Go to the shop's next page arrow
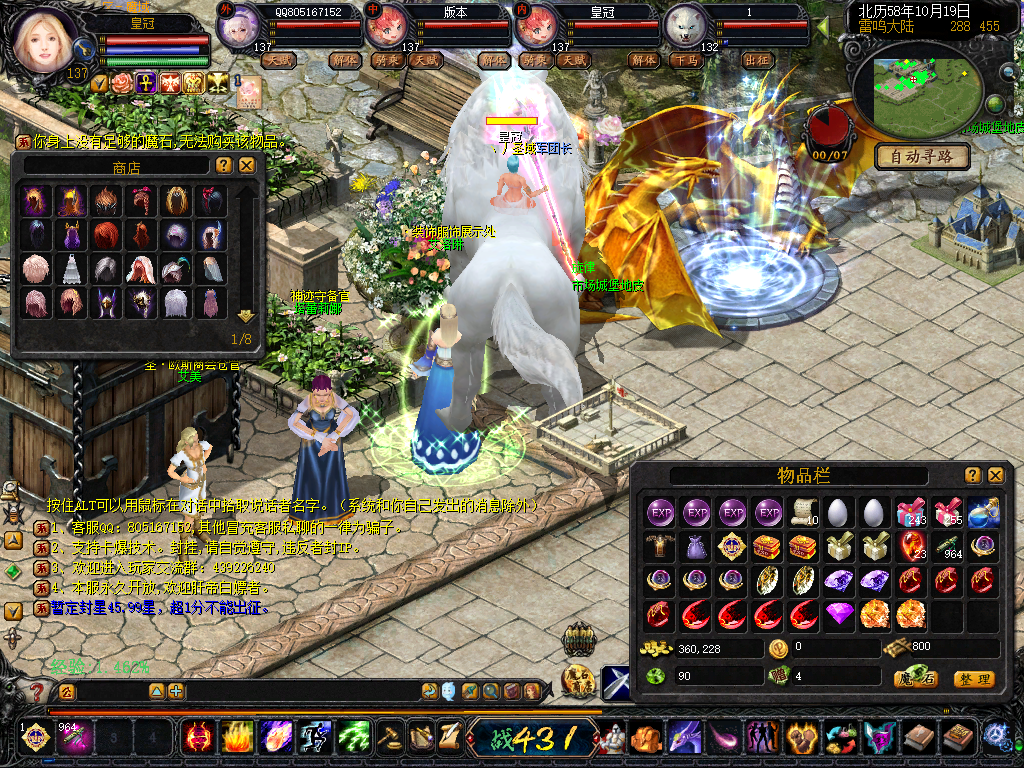This screenshot has width=1024, height=768. 246,316
